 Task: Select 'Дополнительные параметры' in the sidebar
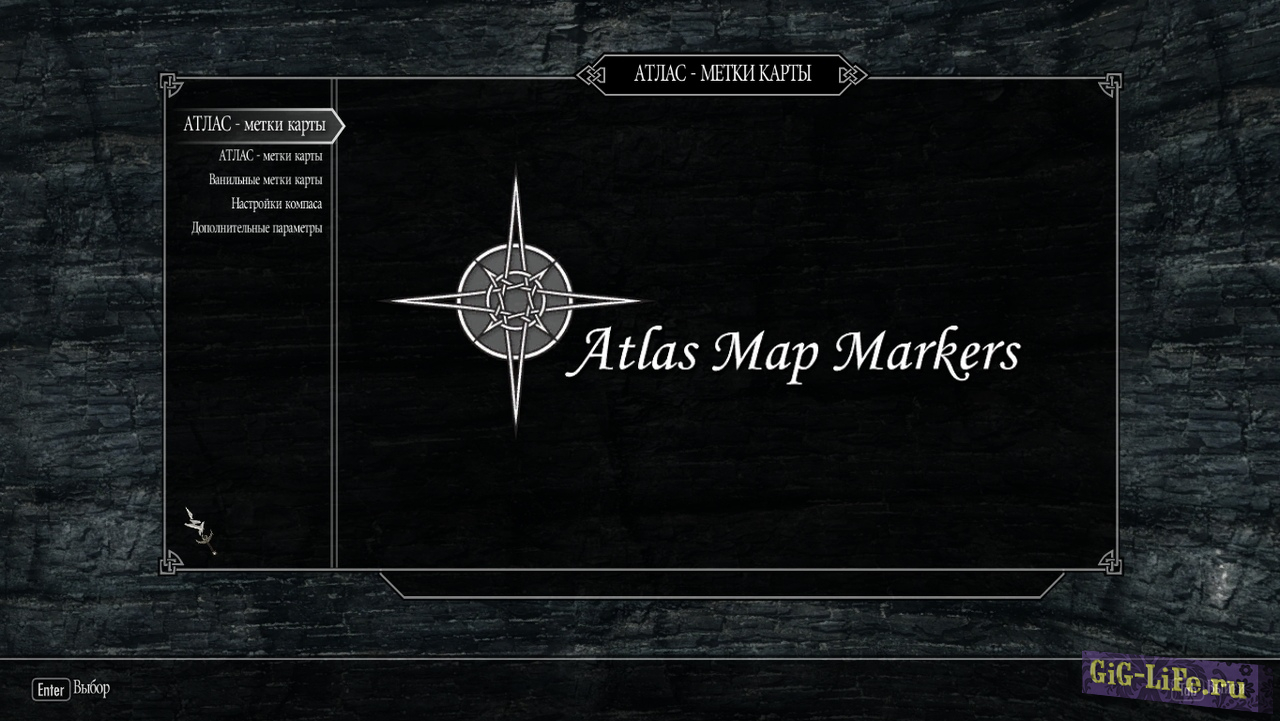tap(258, 227)
